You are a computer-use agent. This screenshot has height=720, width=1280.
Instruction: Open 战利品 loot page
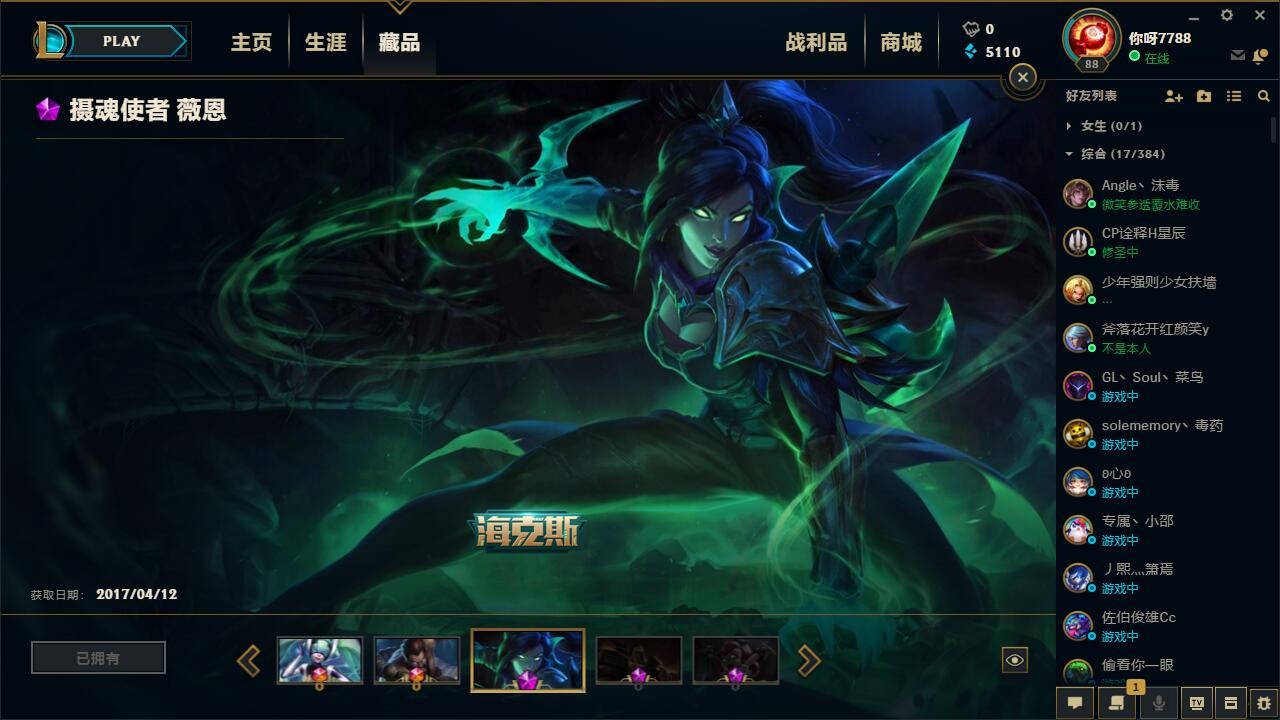pos(816,42)
